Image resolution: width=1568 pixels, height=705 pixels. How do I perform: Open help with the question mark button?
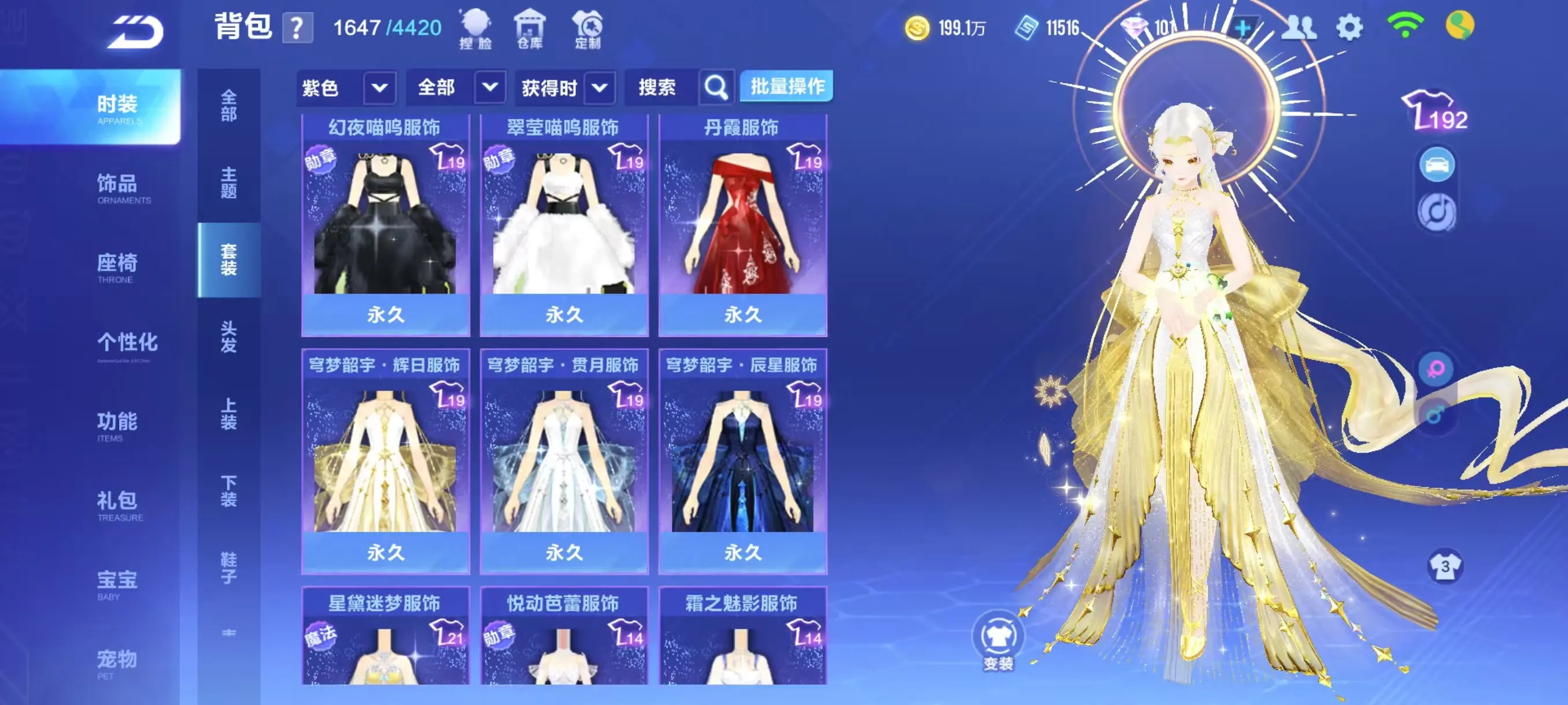[297, 28]
